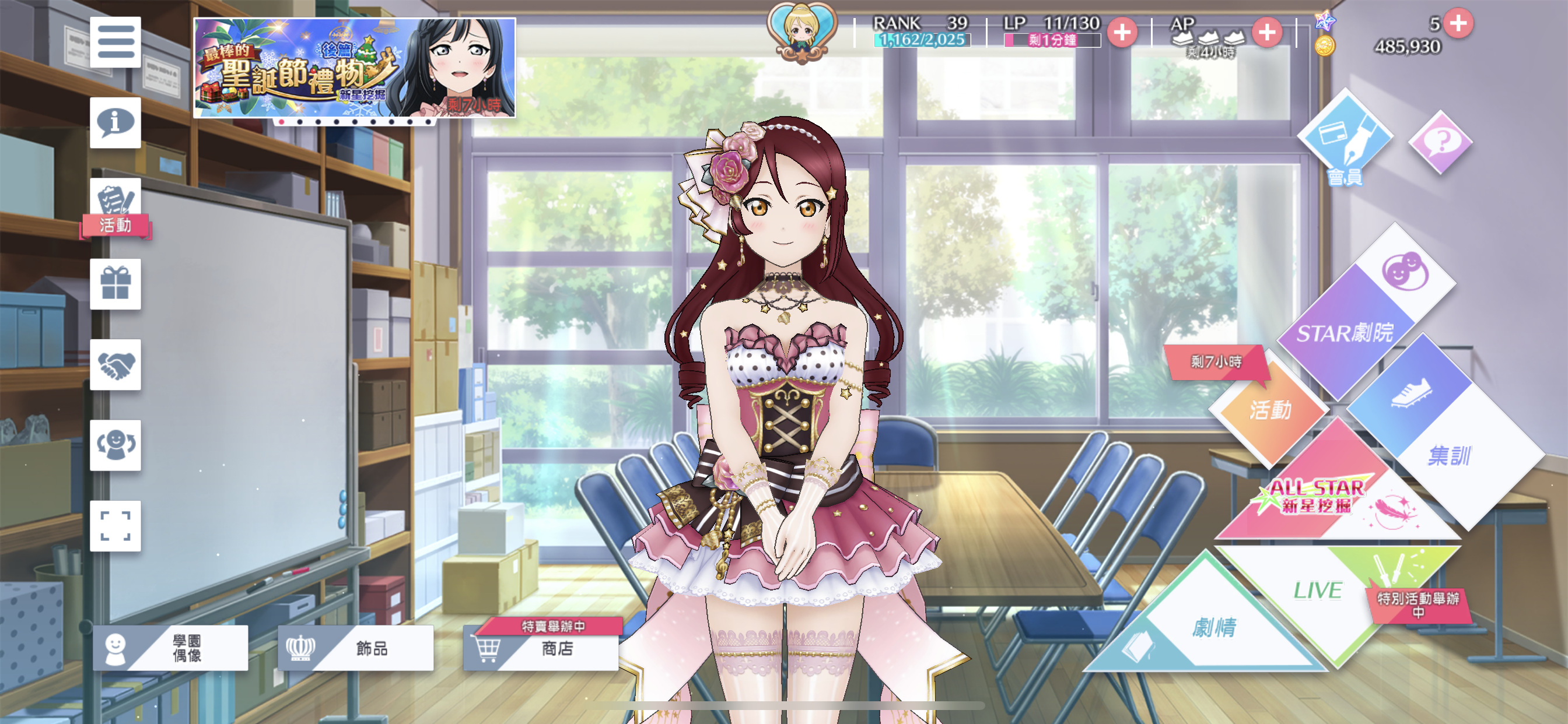Open the Christmas gift event banner

click(354, 68)
